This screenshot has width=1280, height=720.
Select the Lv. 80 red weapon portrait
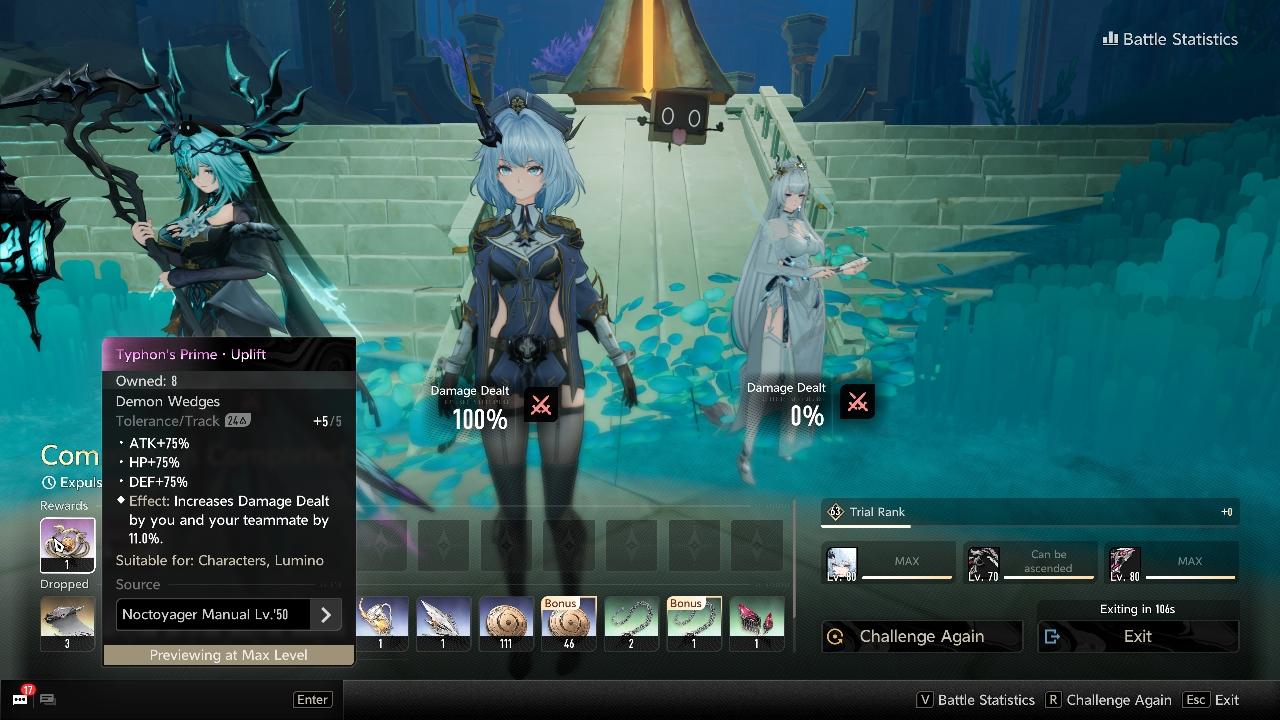(x=1124, y=563)
